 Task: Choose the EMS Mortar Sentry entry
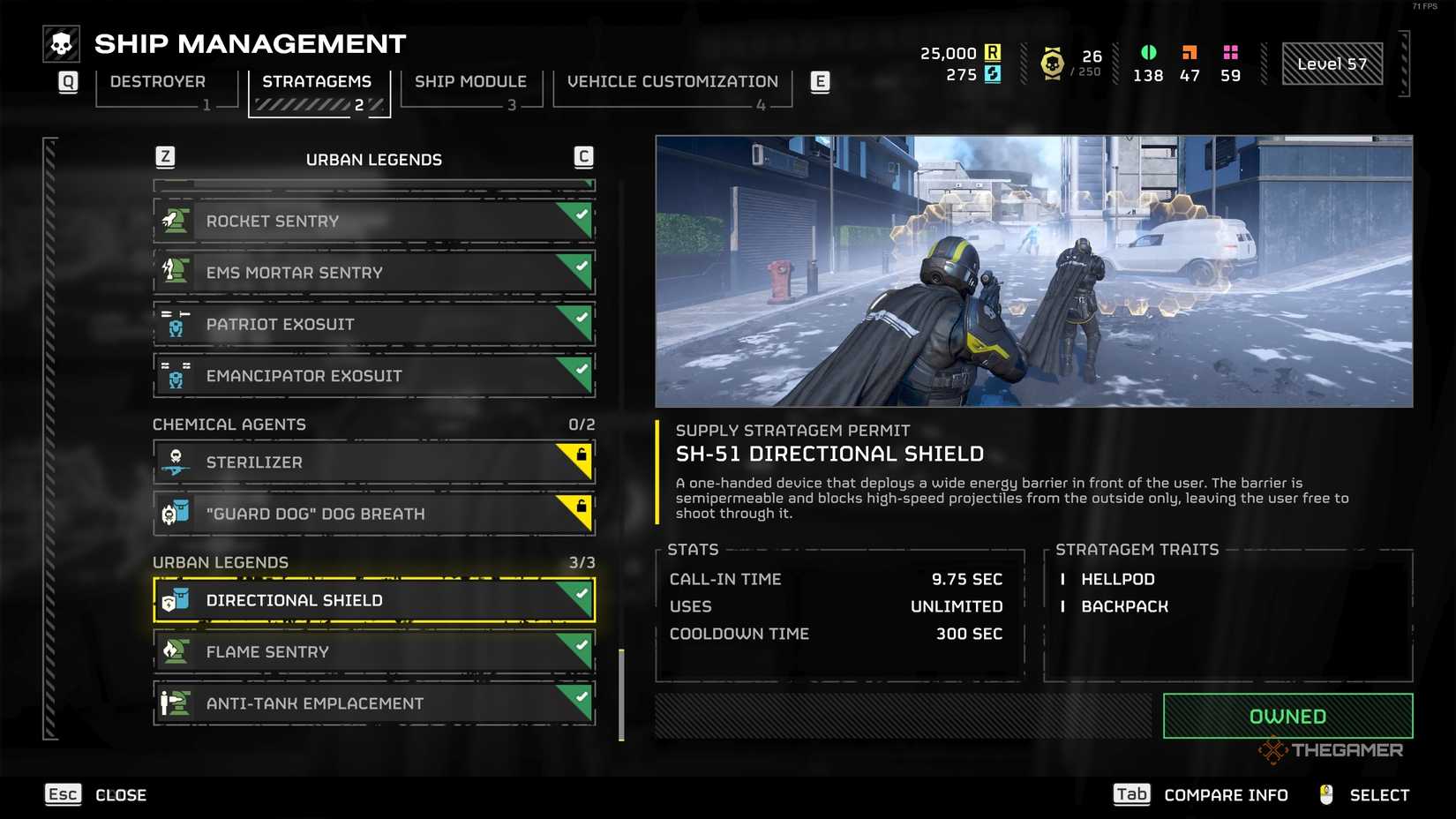tap(373, 273)
